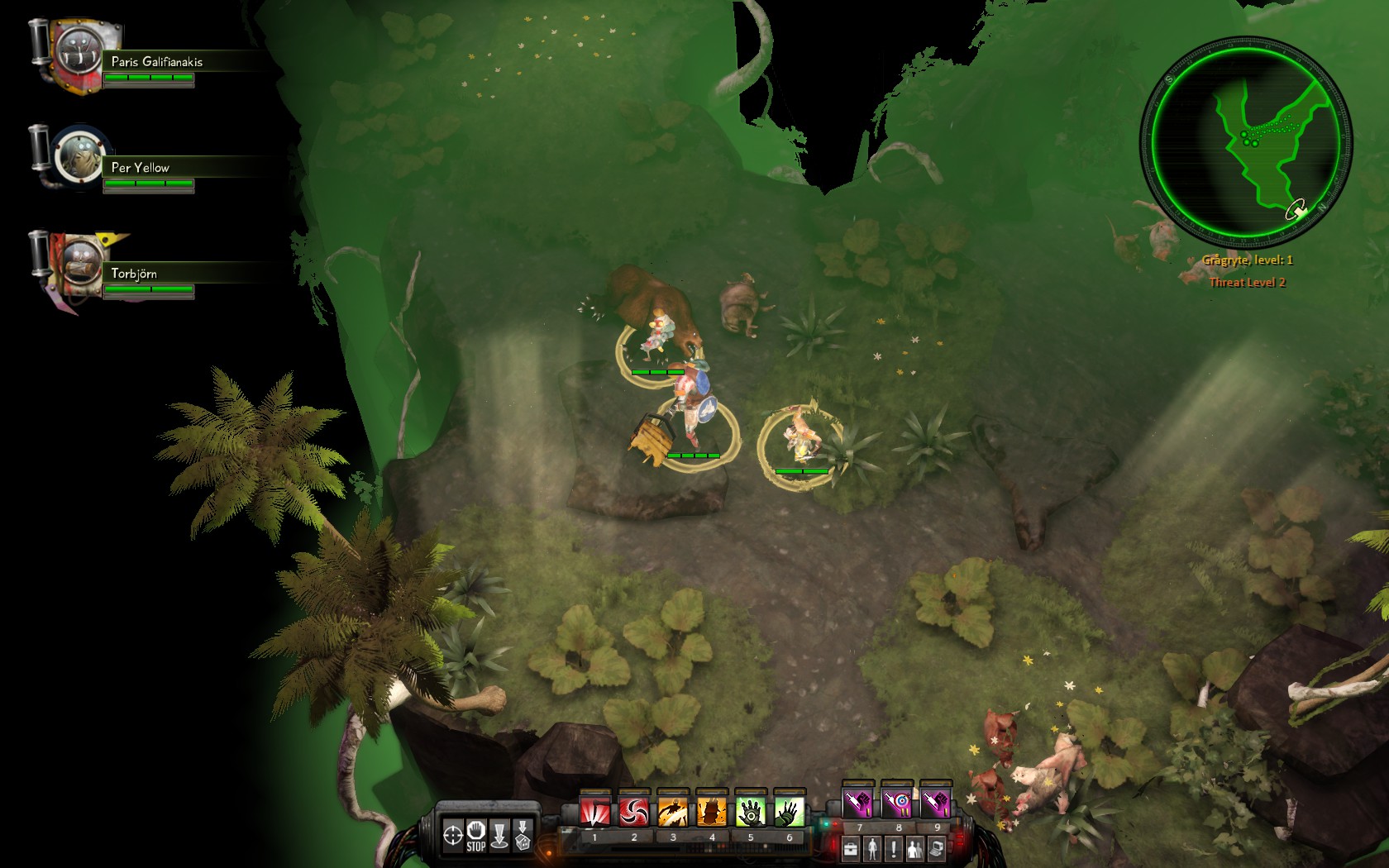The width and height of the screenshot is (1389, 868).
Task: Open the inventory briefcase icon
Action: point(851,848)
